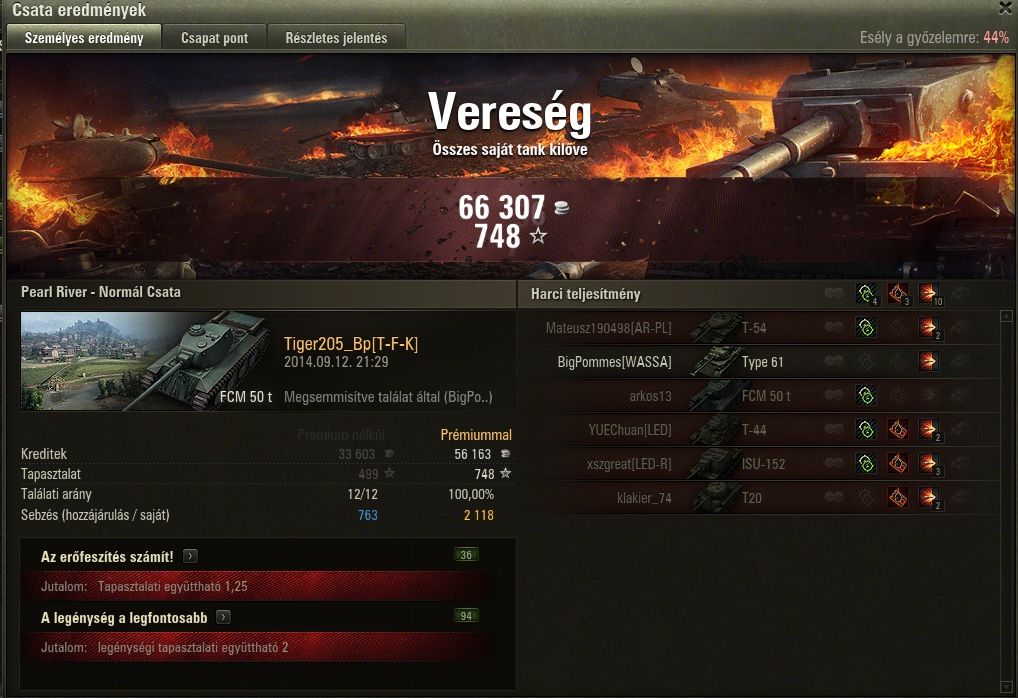Pick the xszgreat[LED-R] ISU-152 row
Screen dimensions: 1018x698
coord(700,464)
